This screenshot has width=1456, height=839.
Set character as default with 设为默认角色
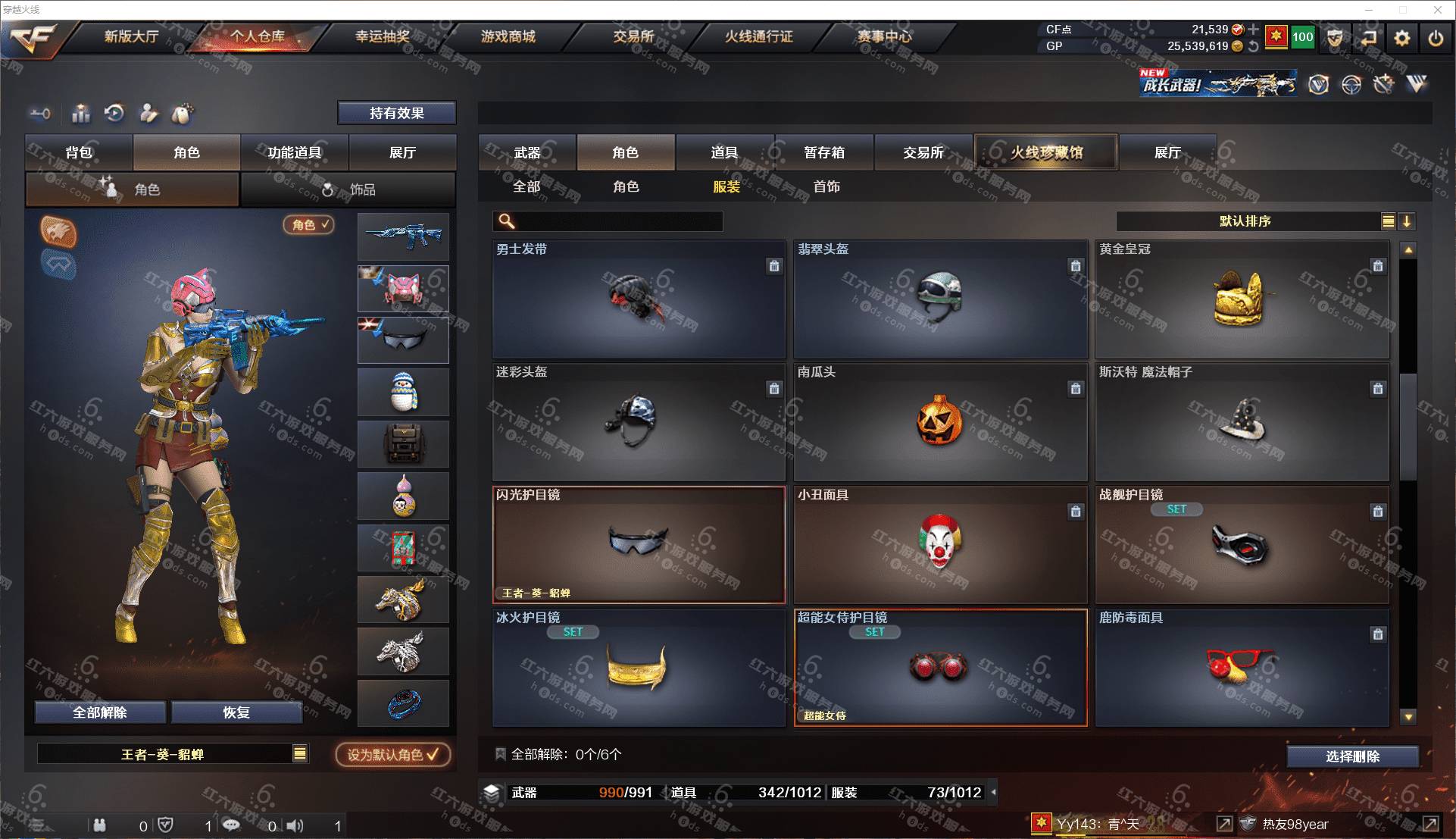point(392,755)
